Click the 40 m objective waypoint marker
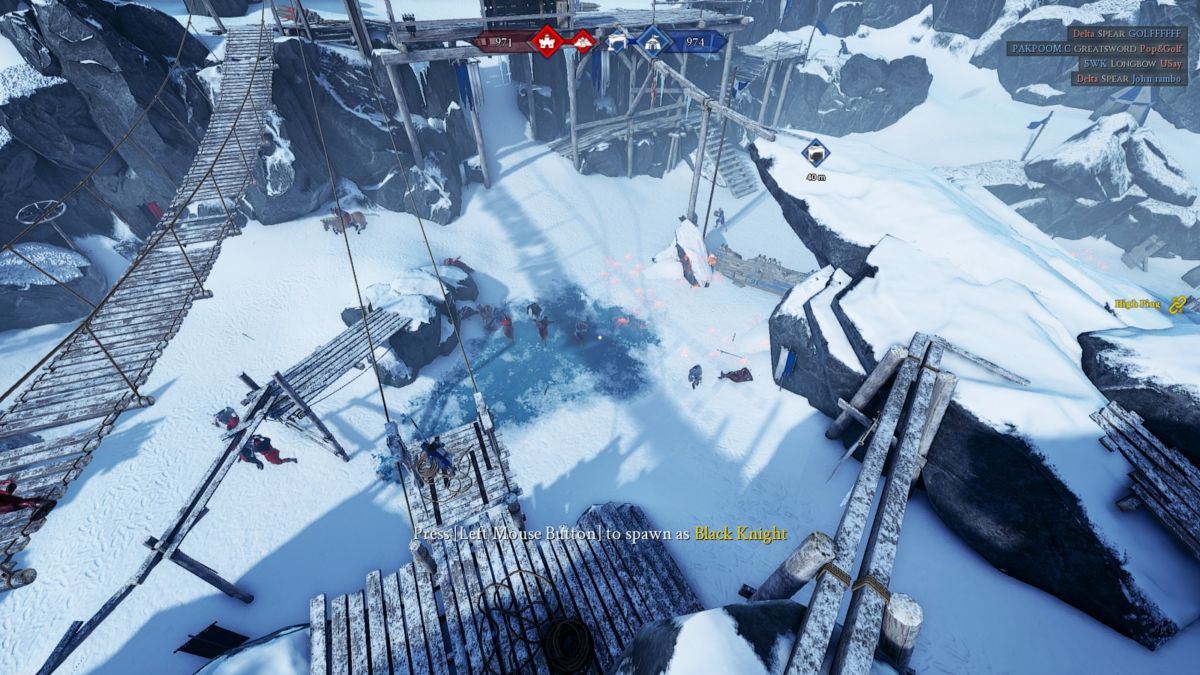Screen dimensions: 1200x675 [816, 154]
